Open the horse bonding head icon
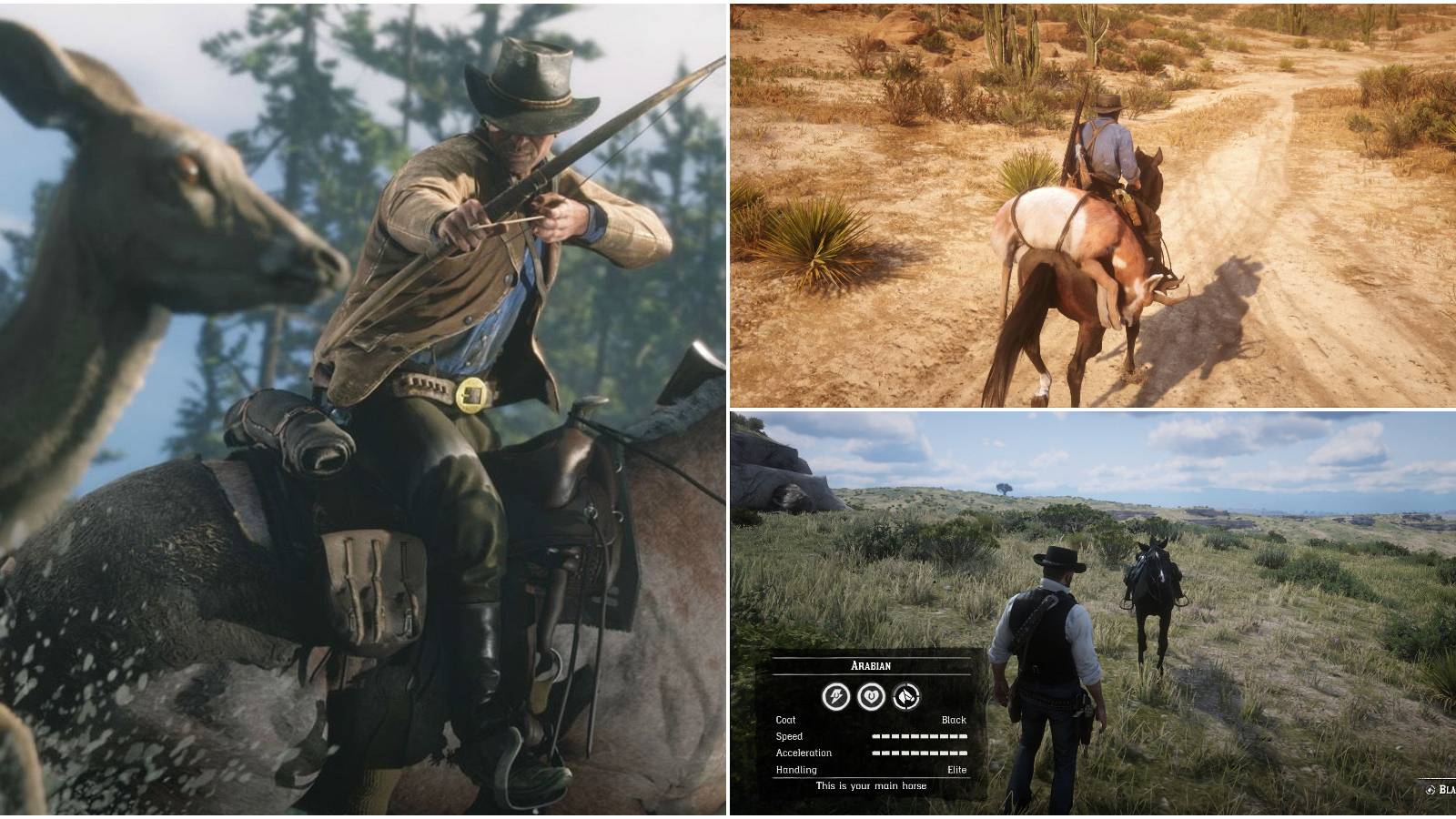 (905, 697)
